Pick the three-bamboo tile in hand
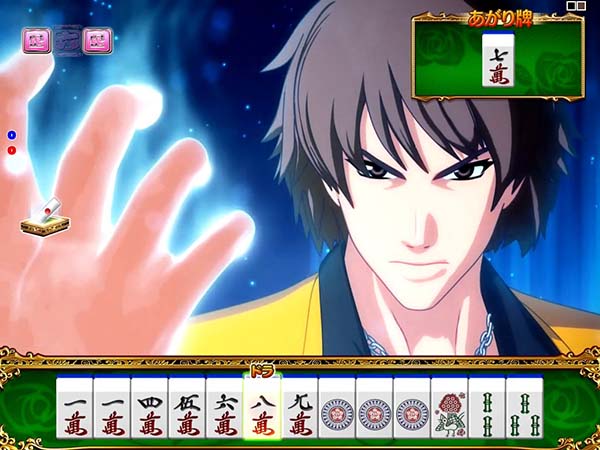Image resolution: width=600 pixels, height=450 pixels. coord(524,412)
